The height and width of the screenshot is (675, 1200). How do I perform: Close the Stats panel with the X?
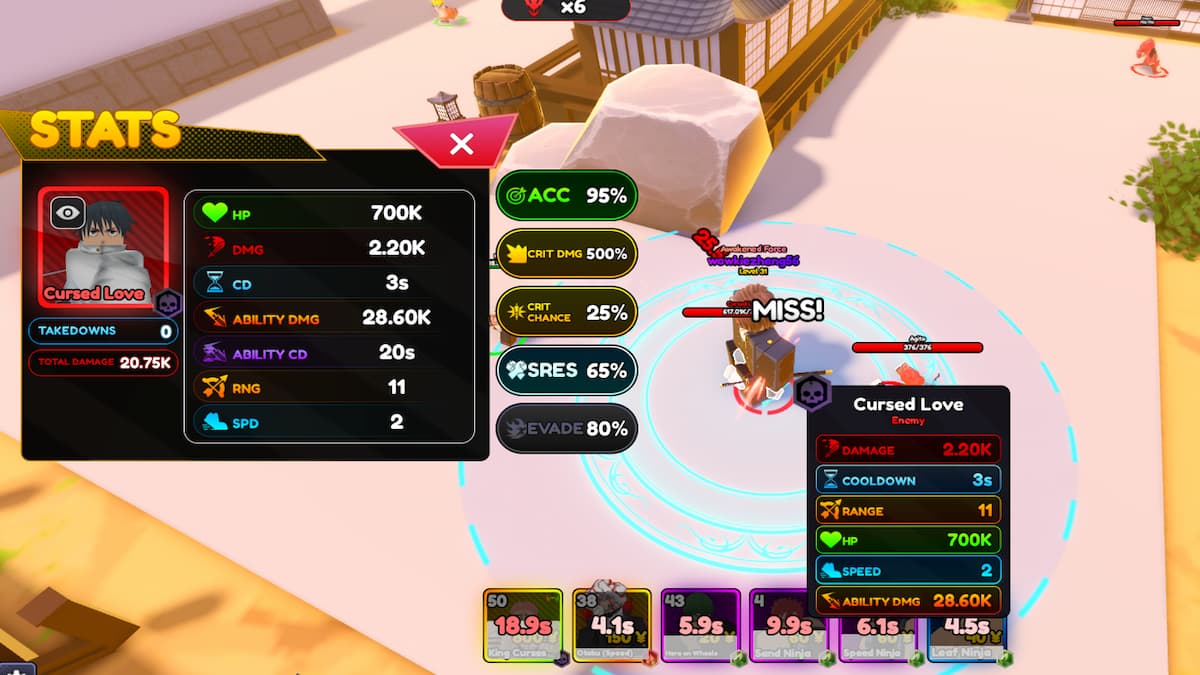point(461,144)
